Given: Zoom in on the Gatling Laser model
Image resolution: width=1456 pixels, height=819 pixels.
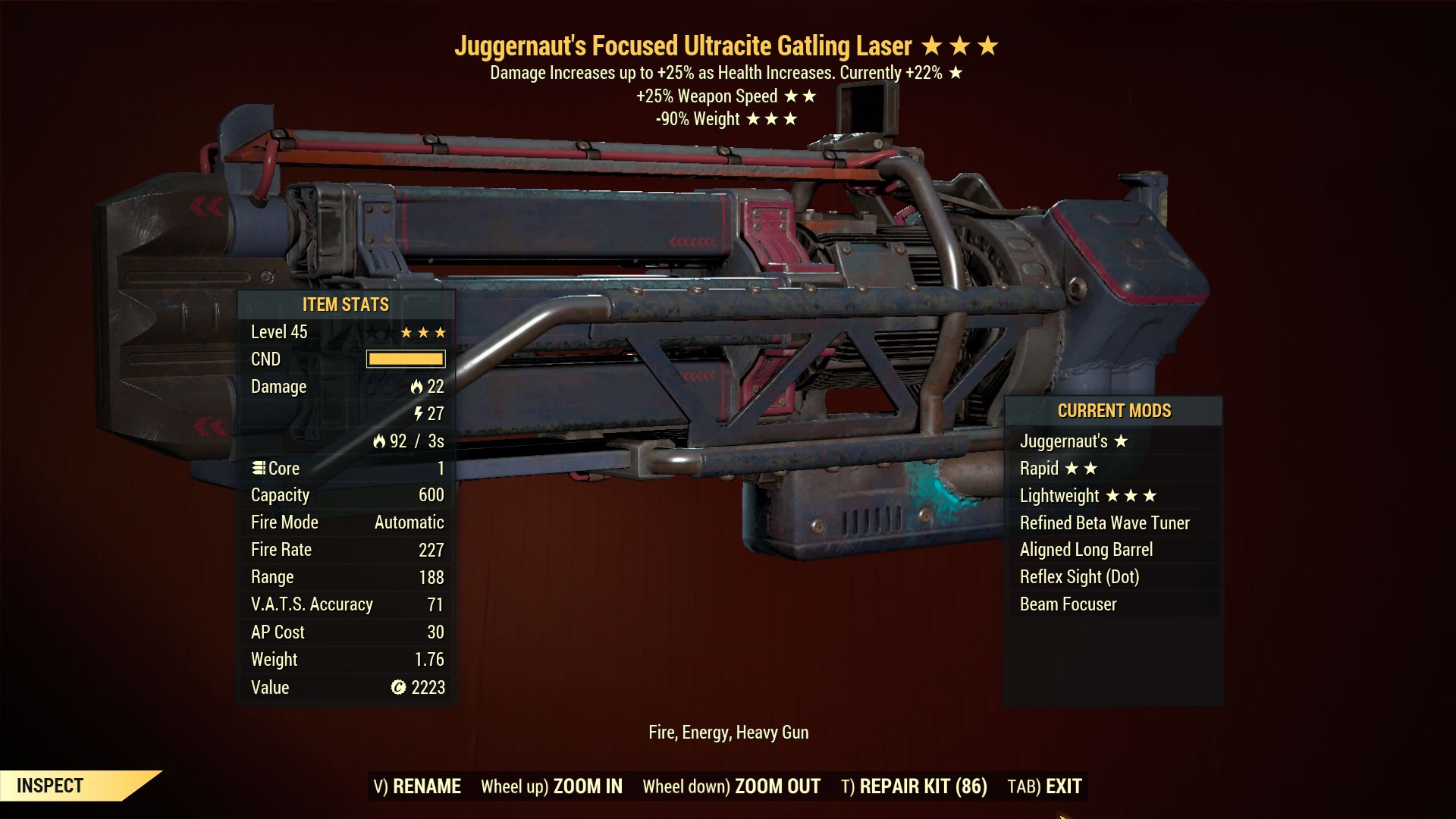Looking at the screenshot, I should tap(551, 786).
